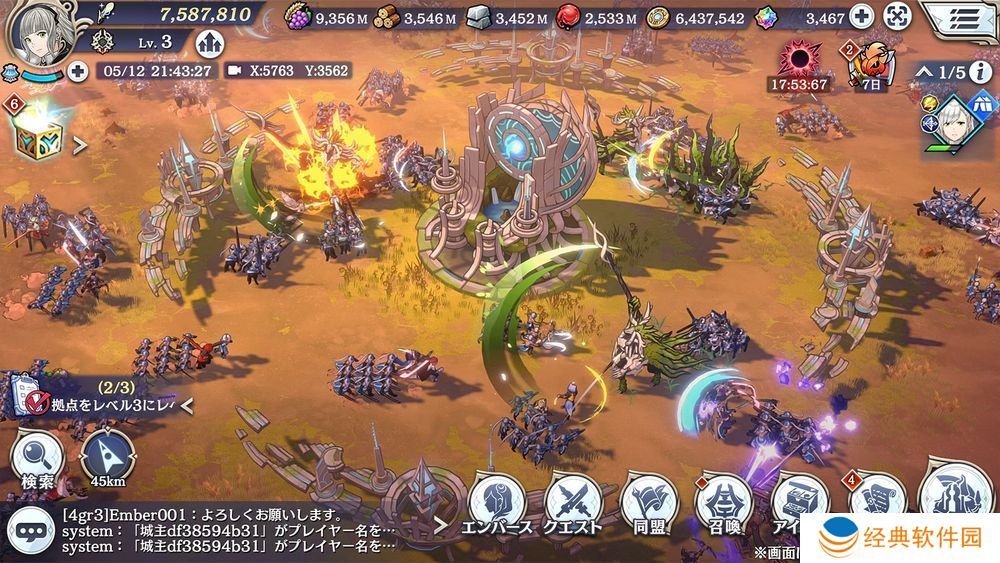
Task: Open the クエスト quest menu
Action: pos(573,504)
